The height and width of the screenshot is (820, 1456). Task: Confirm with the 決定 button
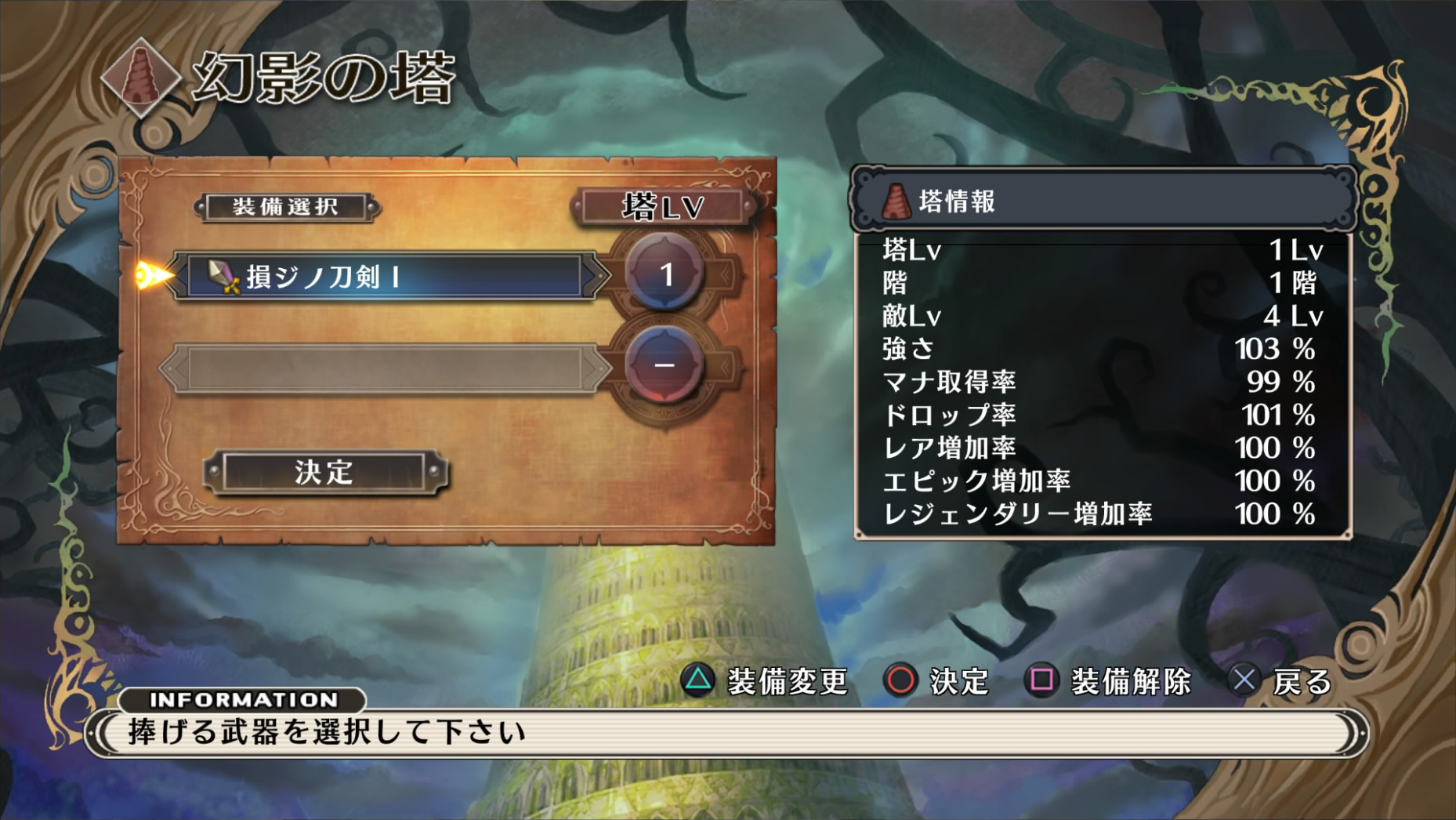[324, 472]
